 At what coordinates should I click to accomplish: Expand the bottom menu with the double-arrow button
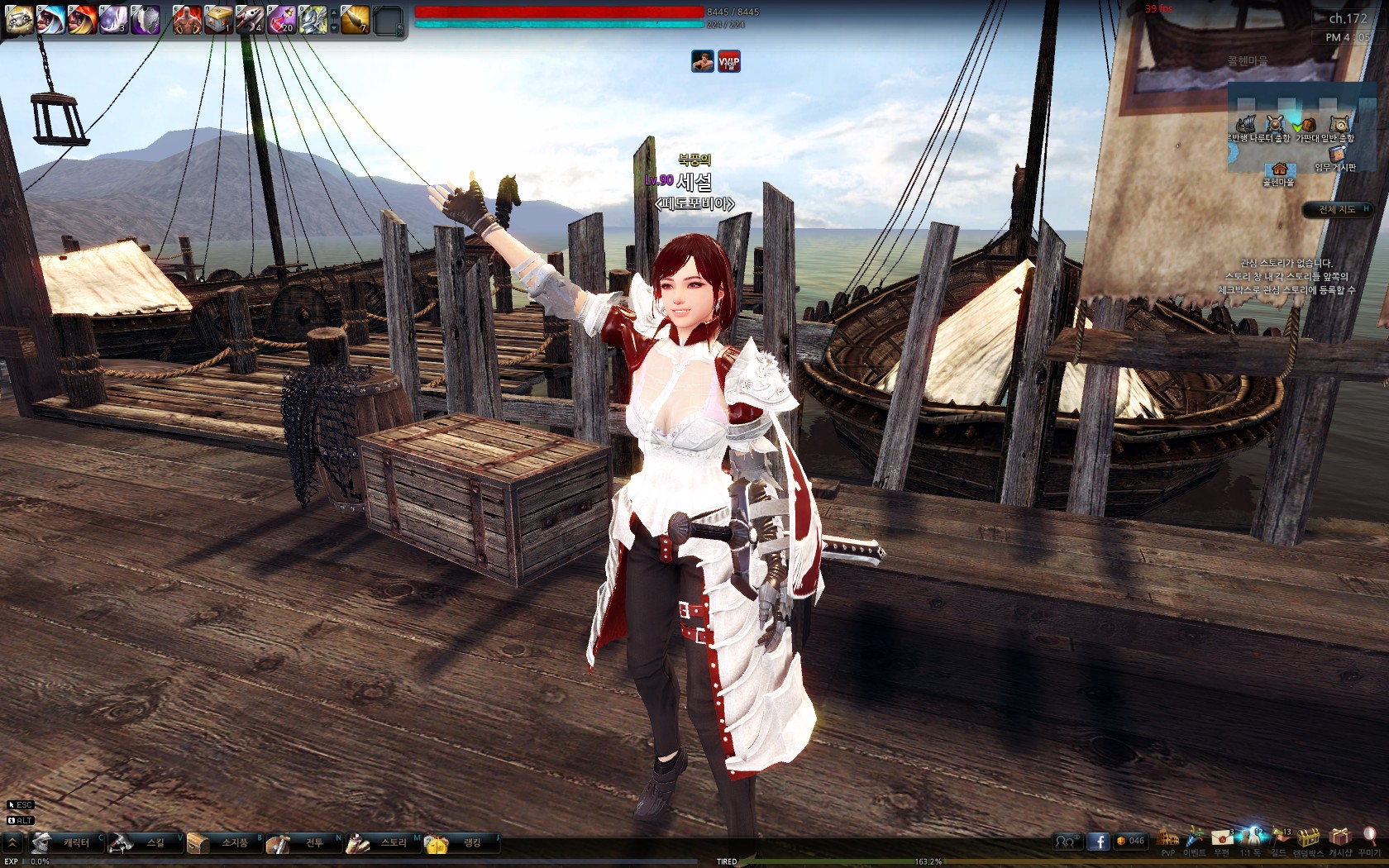click(x=12, y=842)
